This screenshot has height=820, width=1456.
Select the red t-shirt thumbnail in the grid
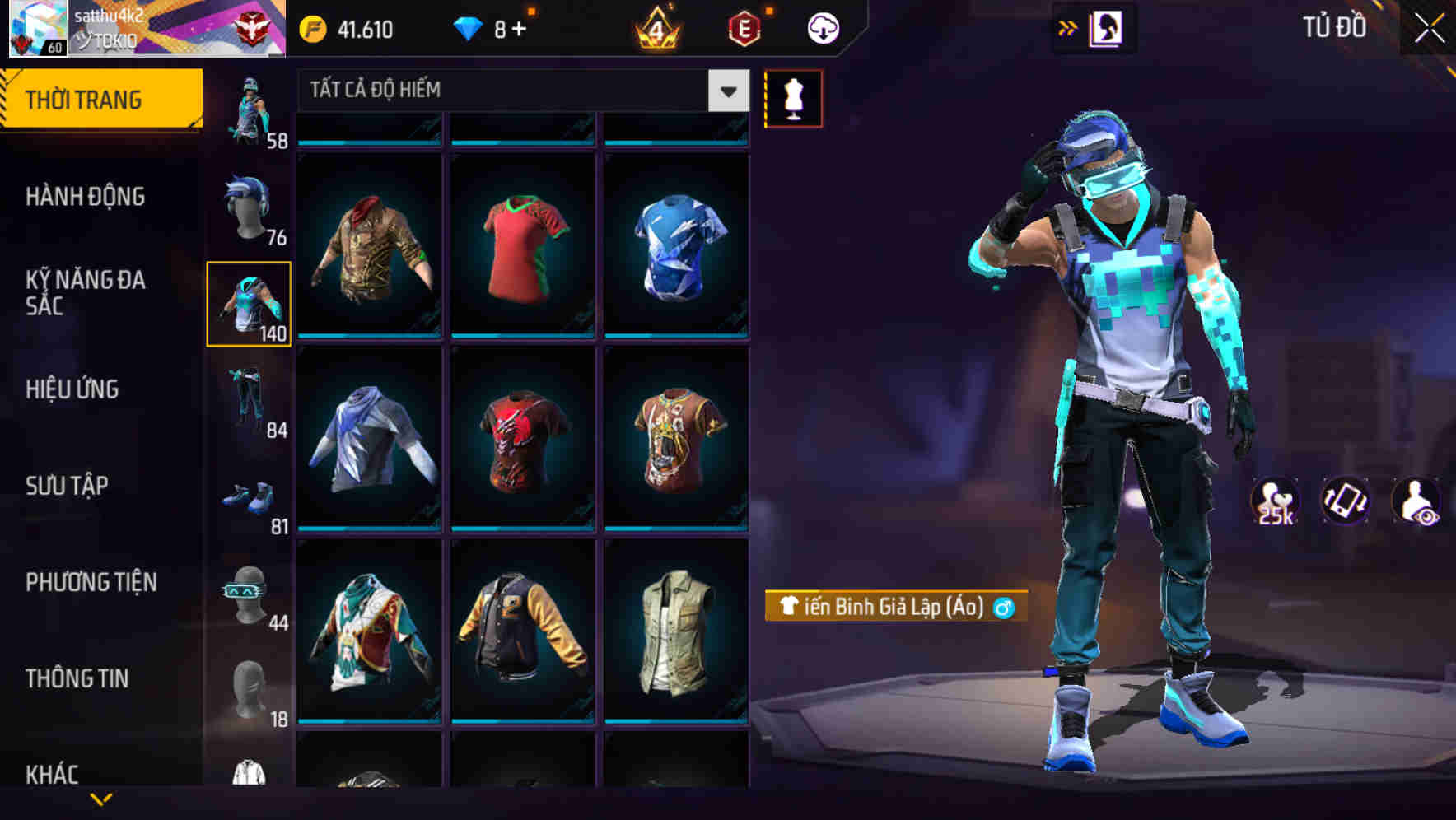524,247
